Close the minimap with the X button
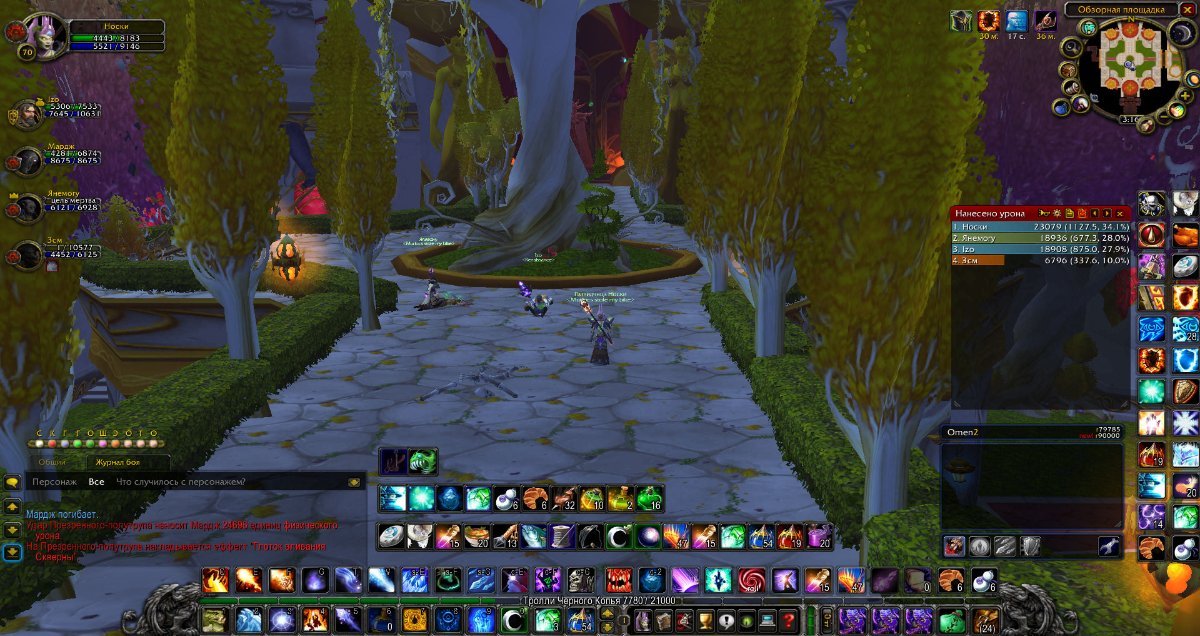Screen dimensions: 1200x636 (x=1187, y=10)
